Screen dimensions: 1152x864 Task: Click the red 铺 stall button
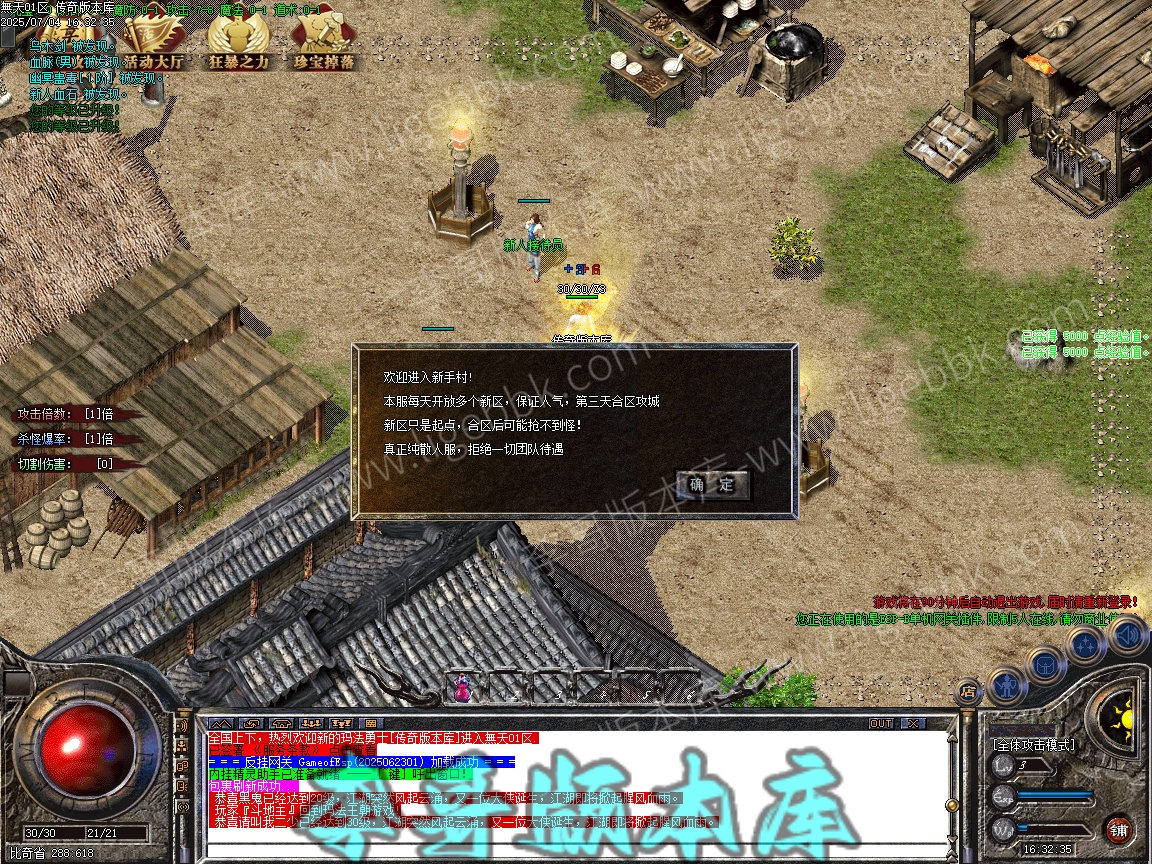pyautogui.click(x=1119, y=829)
